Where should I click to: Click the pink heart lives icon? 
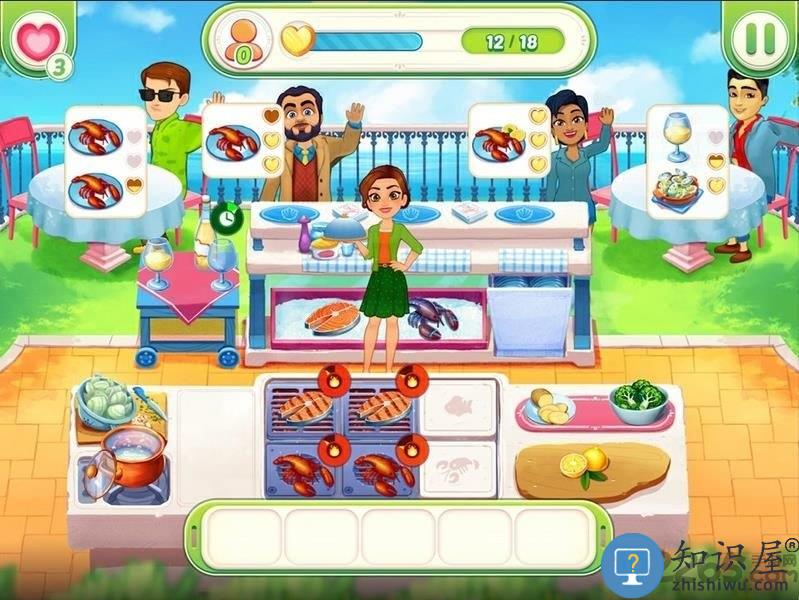click(34, 40)
